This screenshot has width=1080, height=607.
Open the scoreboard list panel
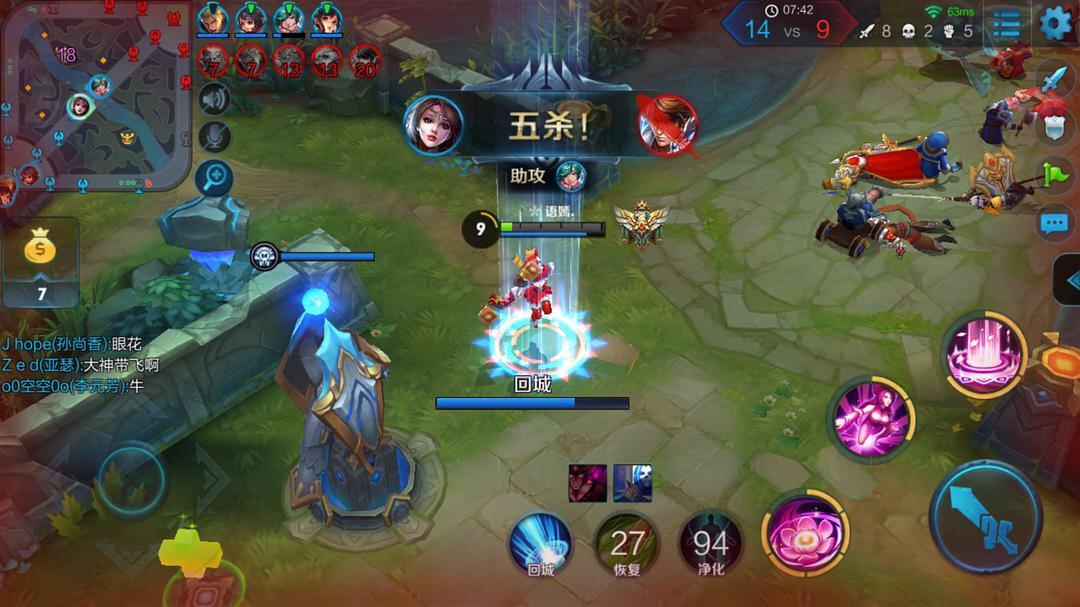pyautogui.click(x=1007, y=24)
